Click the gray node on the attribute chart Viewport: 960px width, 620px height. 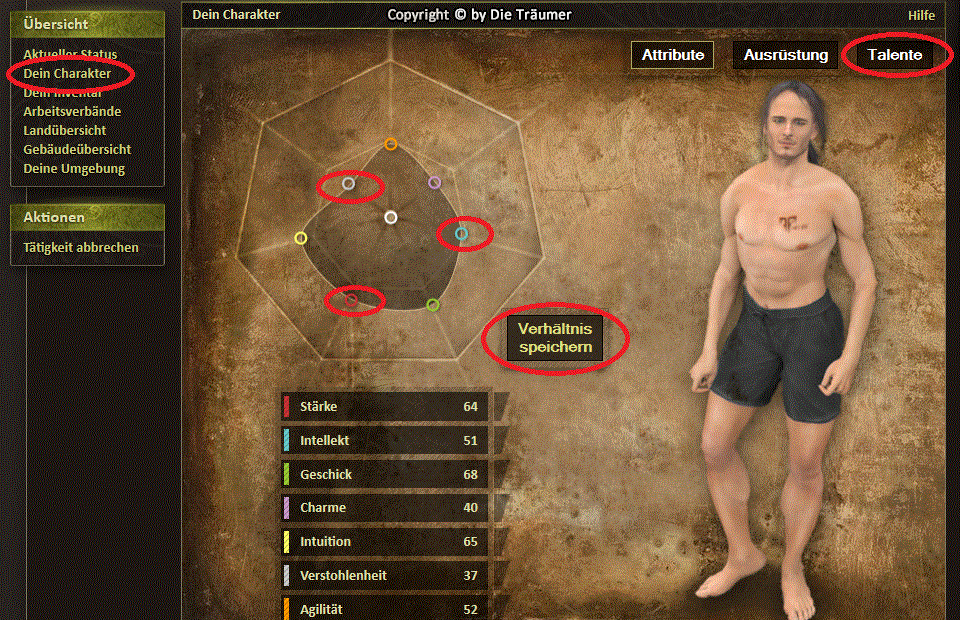click(348, 184)
